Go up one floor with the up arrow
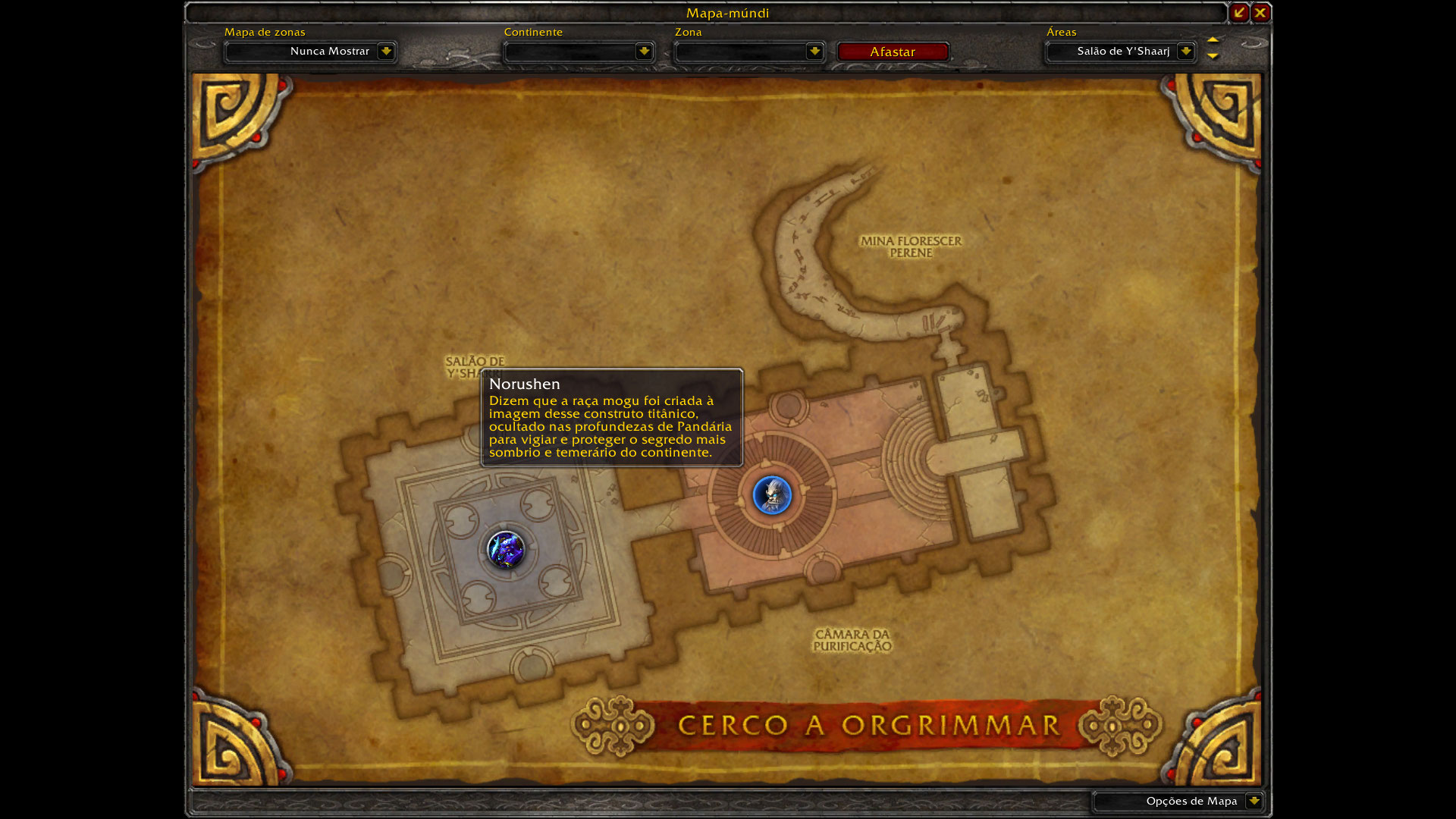Viewport: 1456px width, 819px height. click(1213, 39)
